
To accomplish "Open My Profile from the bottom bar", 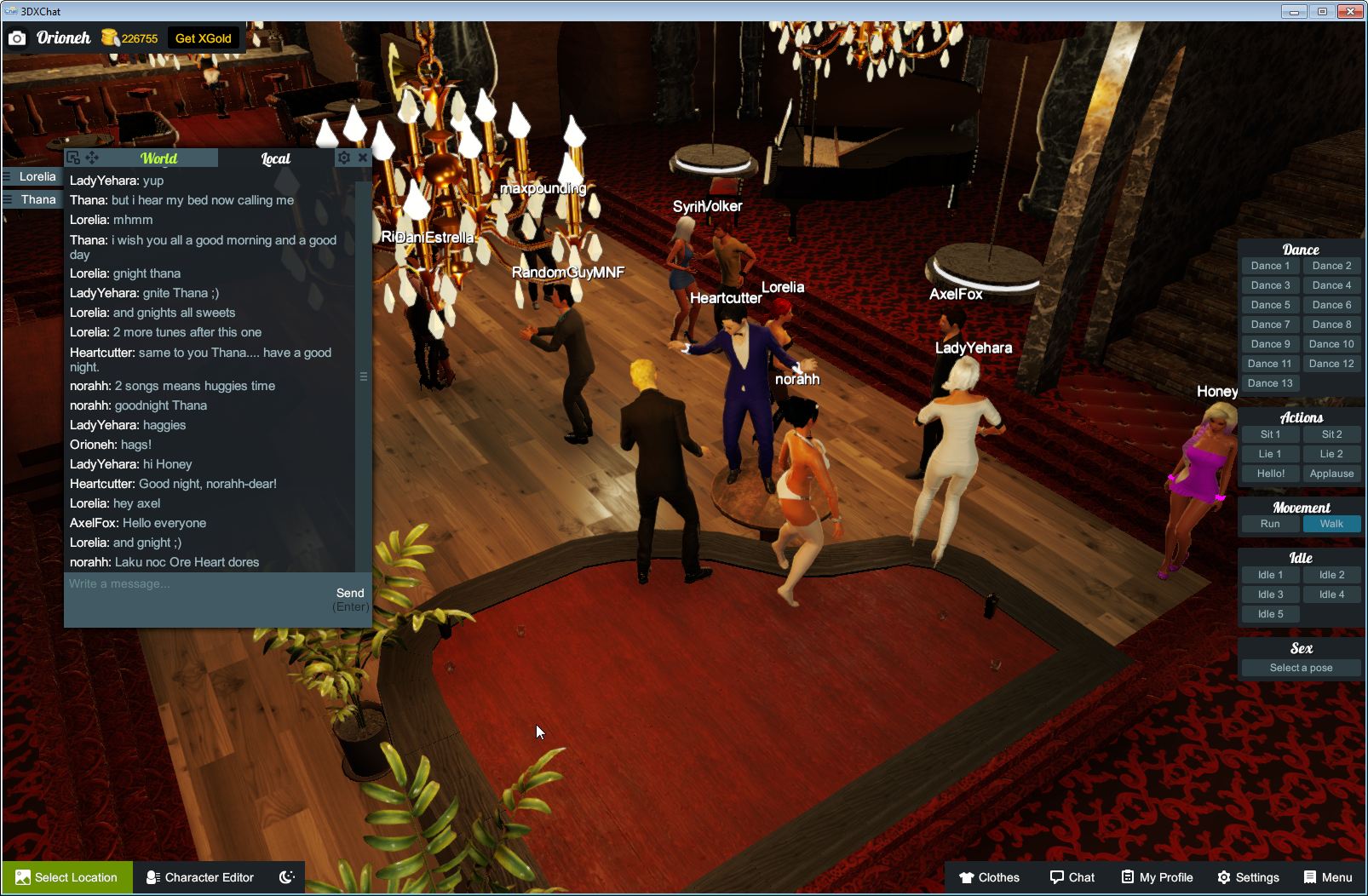I will click(x=1156, y=877).
